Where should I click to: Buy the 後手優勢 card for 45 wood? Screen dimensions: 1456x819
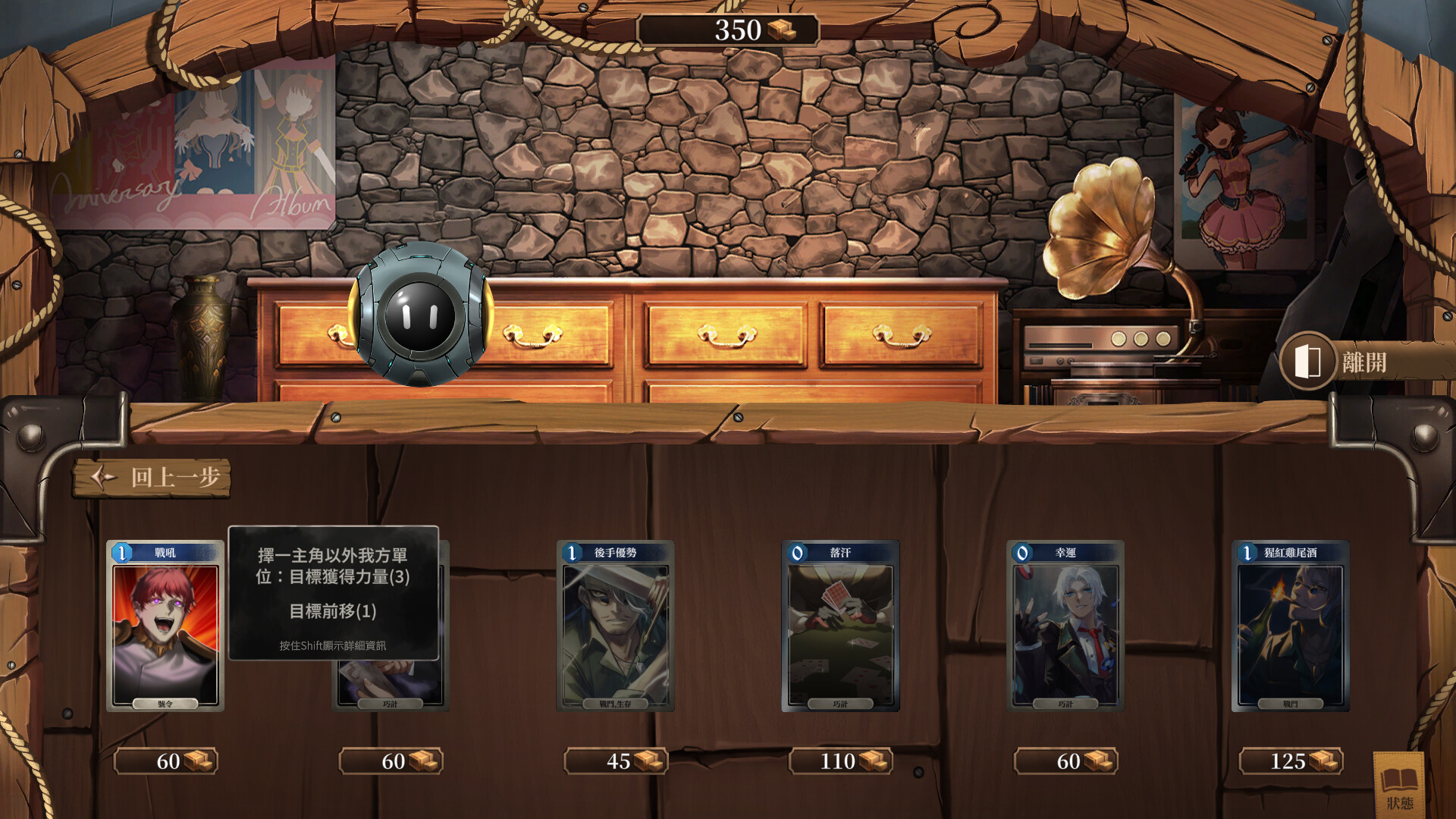pos(616,761)
